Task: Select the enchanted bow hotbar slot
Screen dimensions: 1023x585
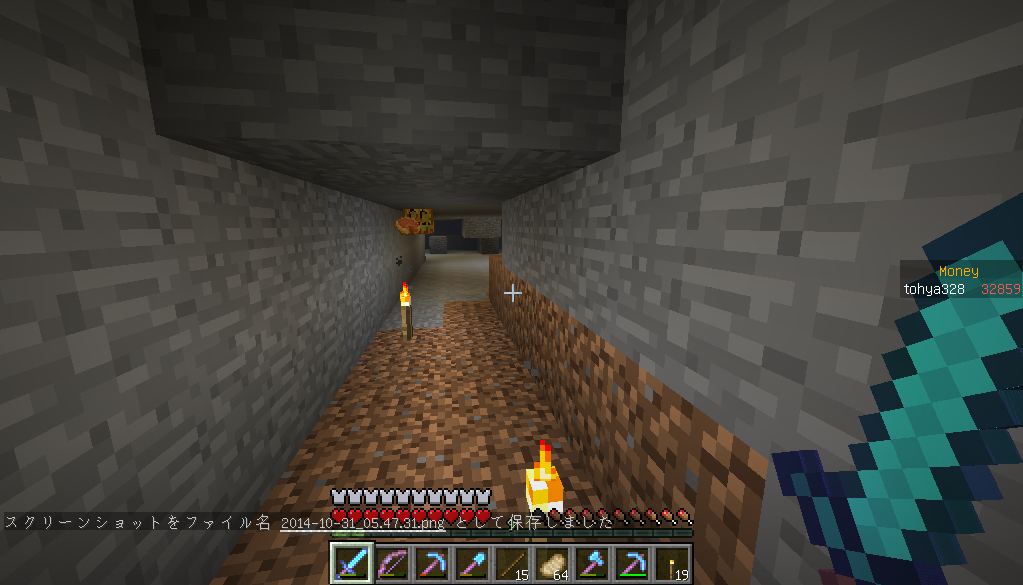Action: click(390, 563)
